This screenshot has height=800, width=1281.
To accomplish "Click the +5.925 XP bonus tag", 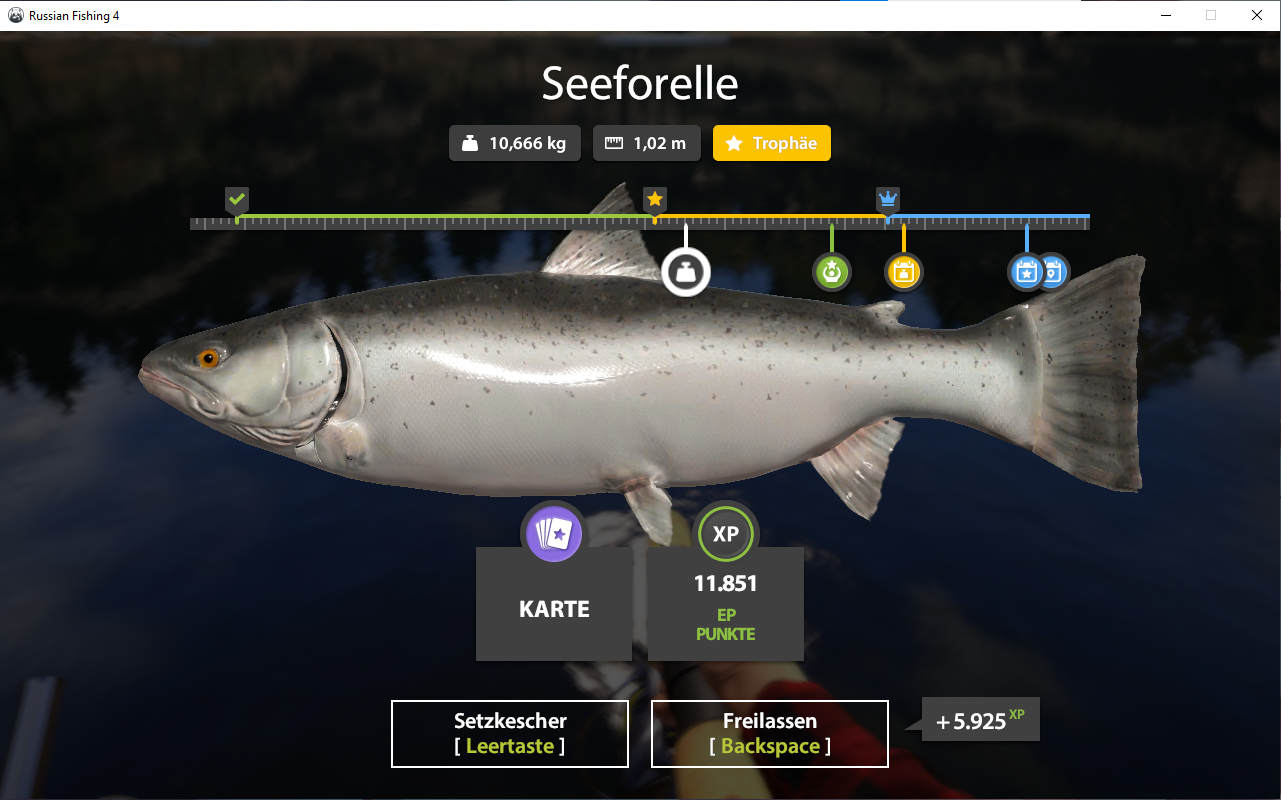I will coord(979,719).
